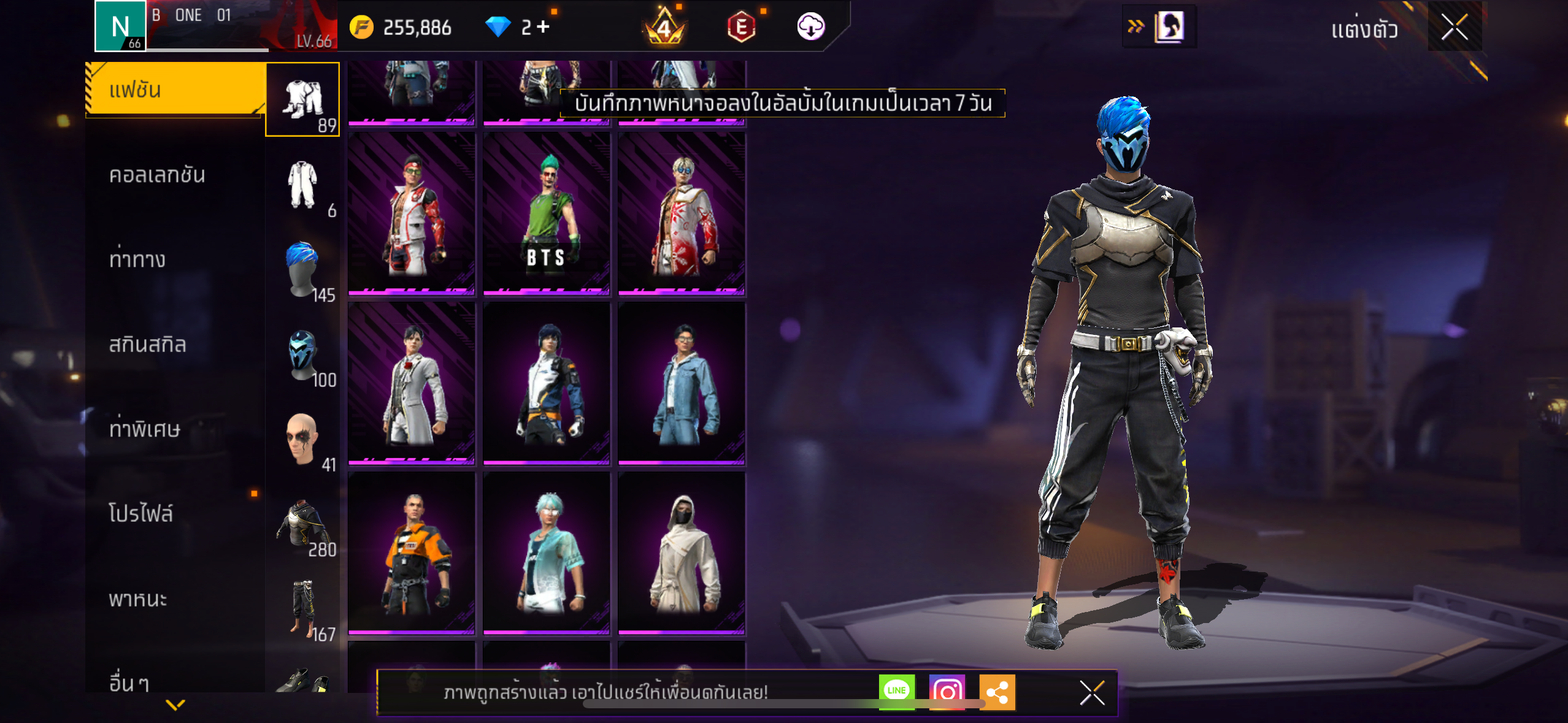Choose the blue denim outfit
Screen dimensions: 1568x723
[x=682, y=383]
